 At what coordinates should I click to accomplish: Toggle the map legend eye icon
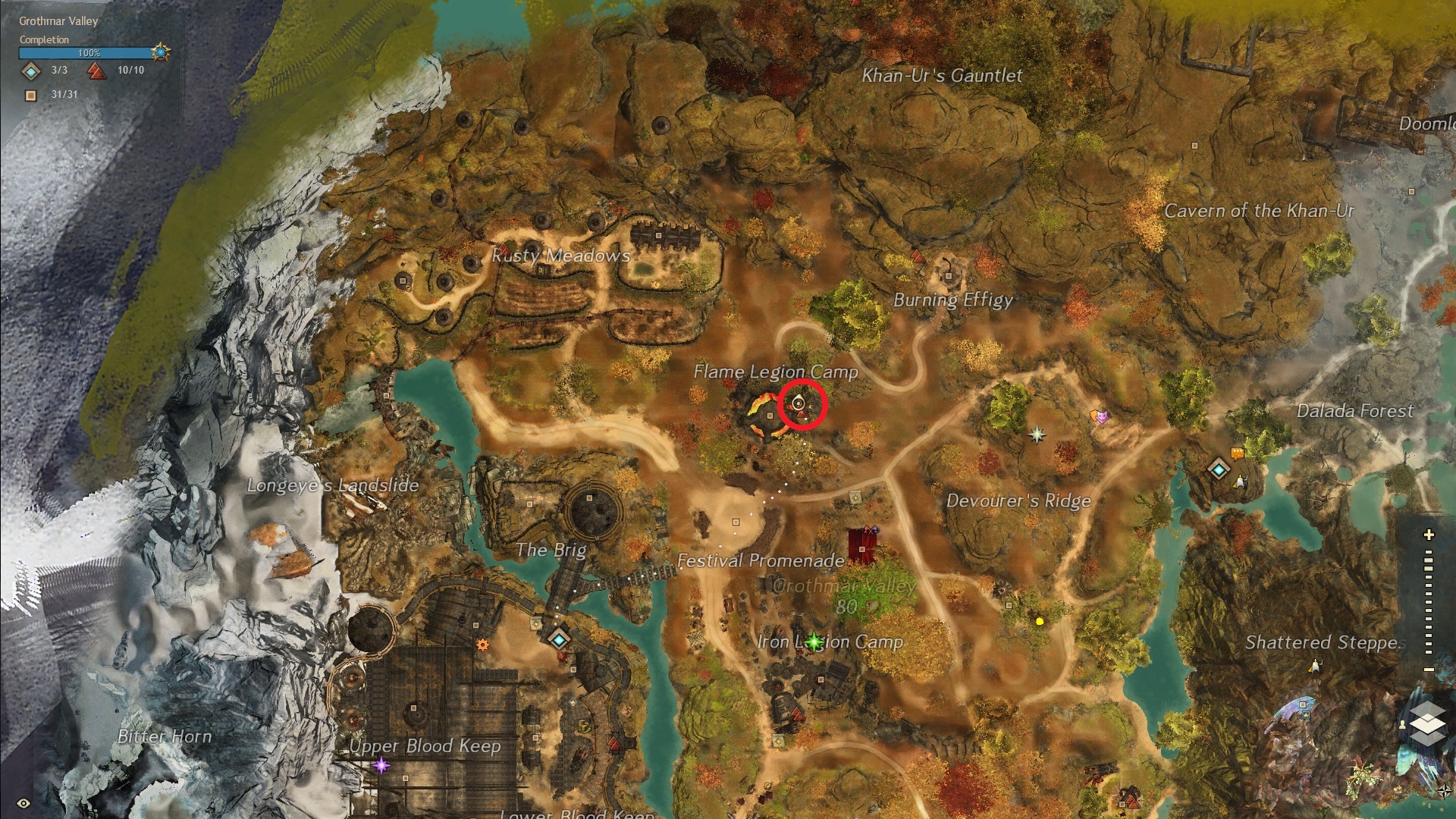pos(24,803)
